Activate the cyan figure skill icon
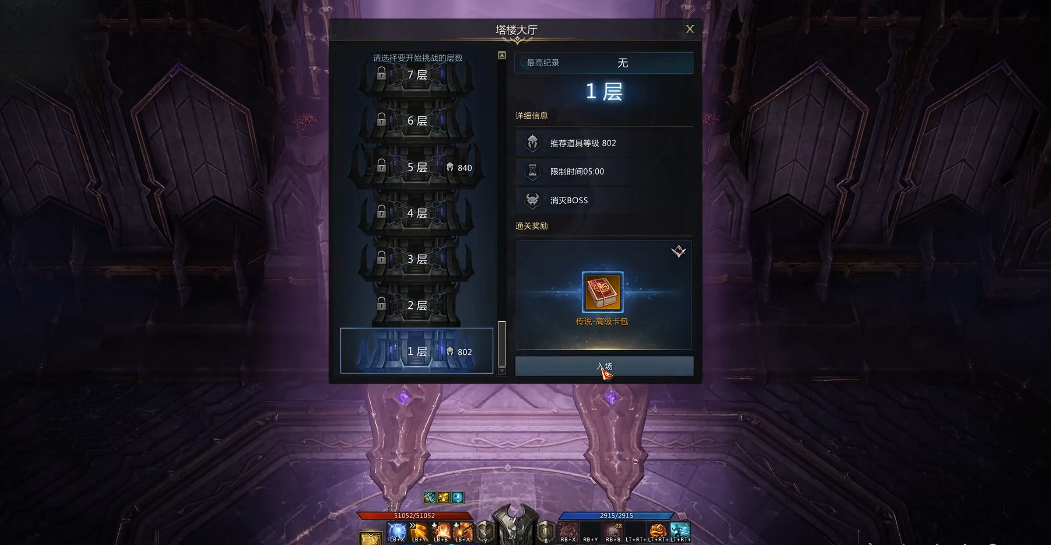Viewport: 1051px width, 545px height. pos(680,531)
